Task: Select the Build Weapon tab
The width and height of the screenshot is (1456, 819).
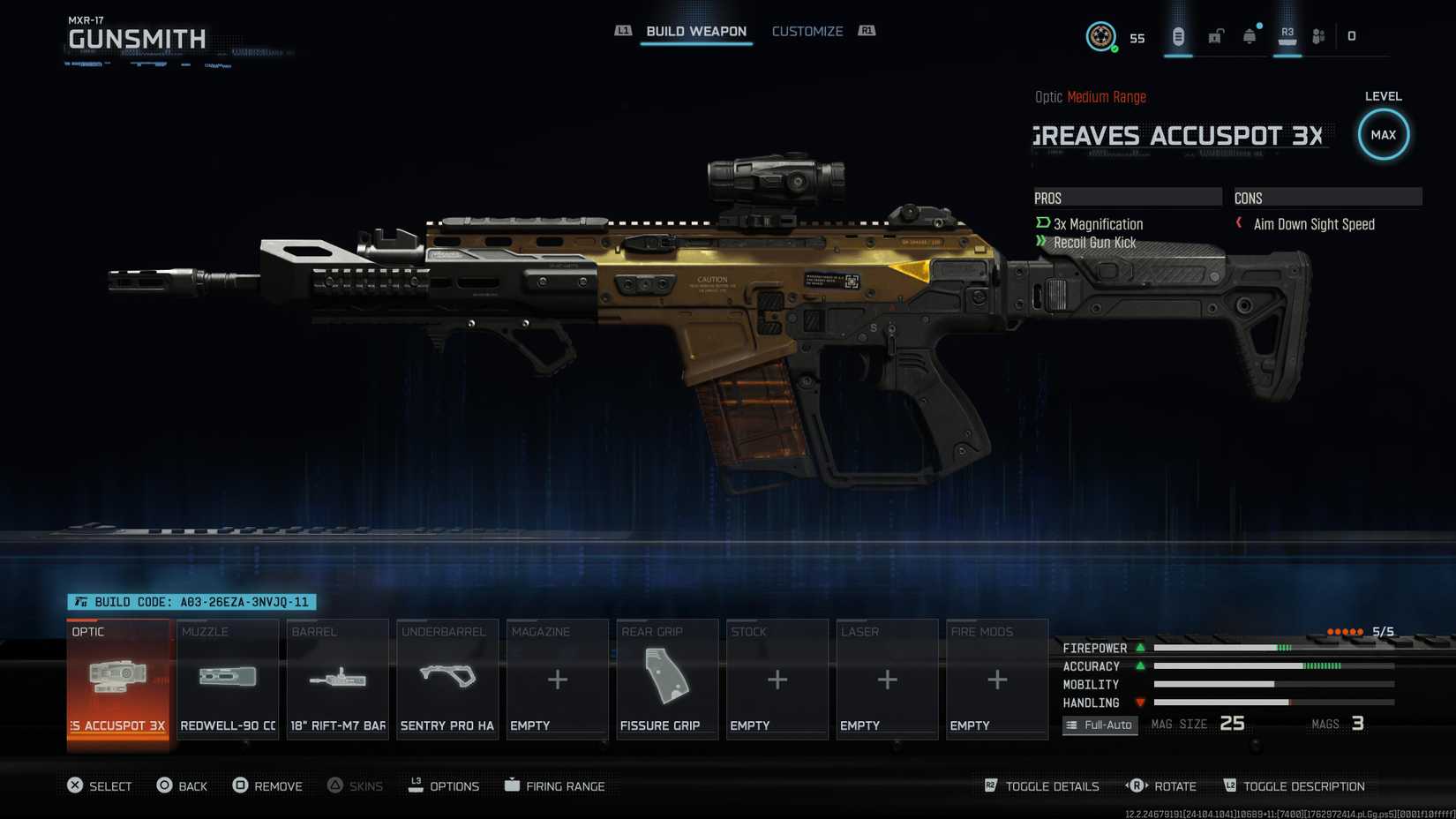Action: tap(696, 31)
